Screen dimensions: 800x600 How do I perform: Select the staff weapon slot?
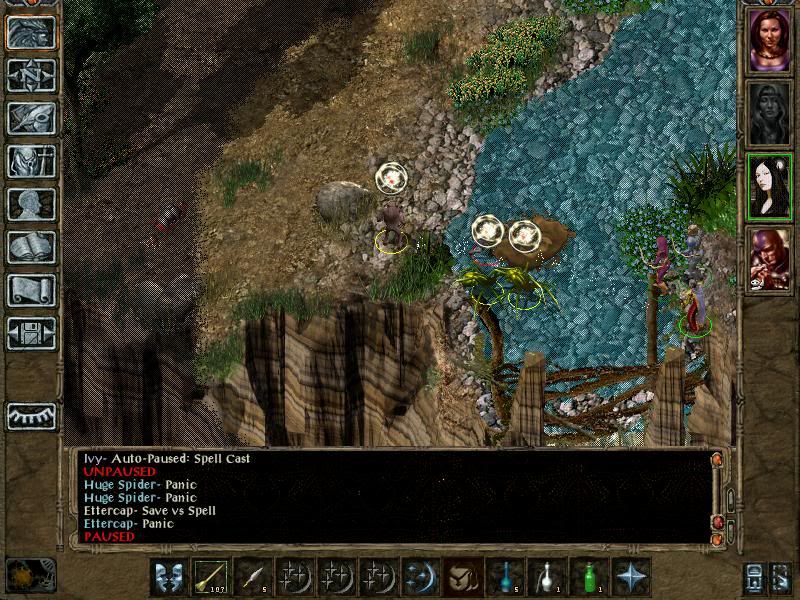click(211, 577)
